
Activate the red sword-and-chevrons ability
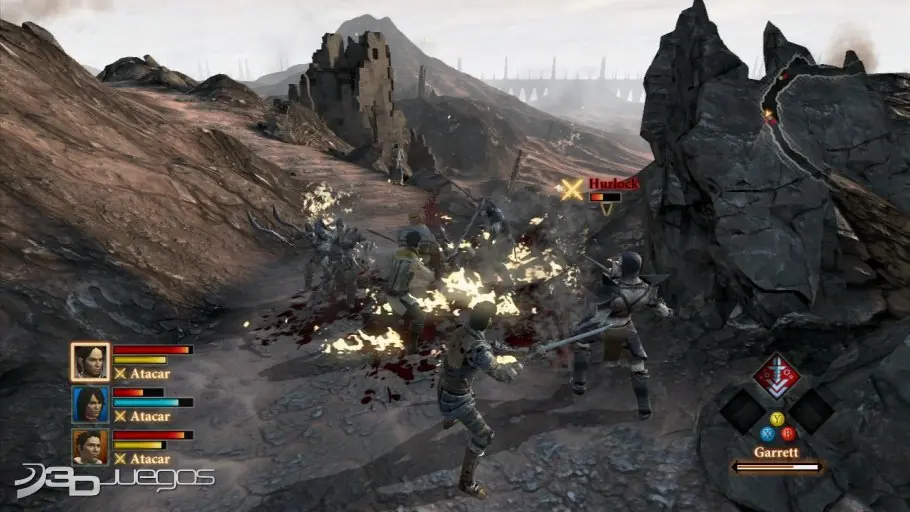point(776,377)
